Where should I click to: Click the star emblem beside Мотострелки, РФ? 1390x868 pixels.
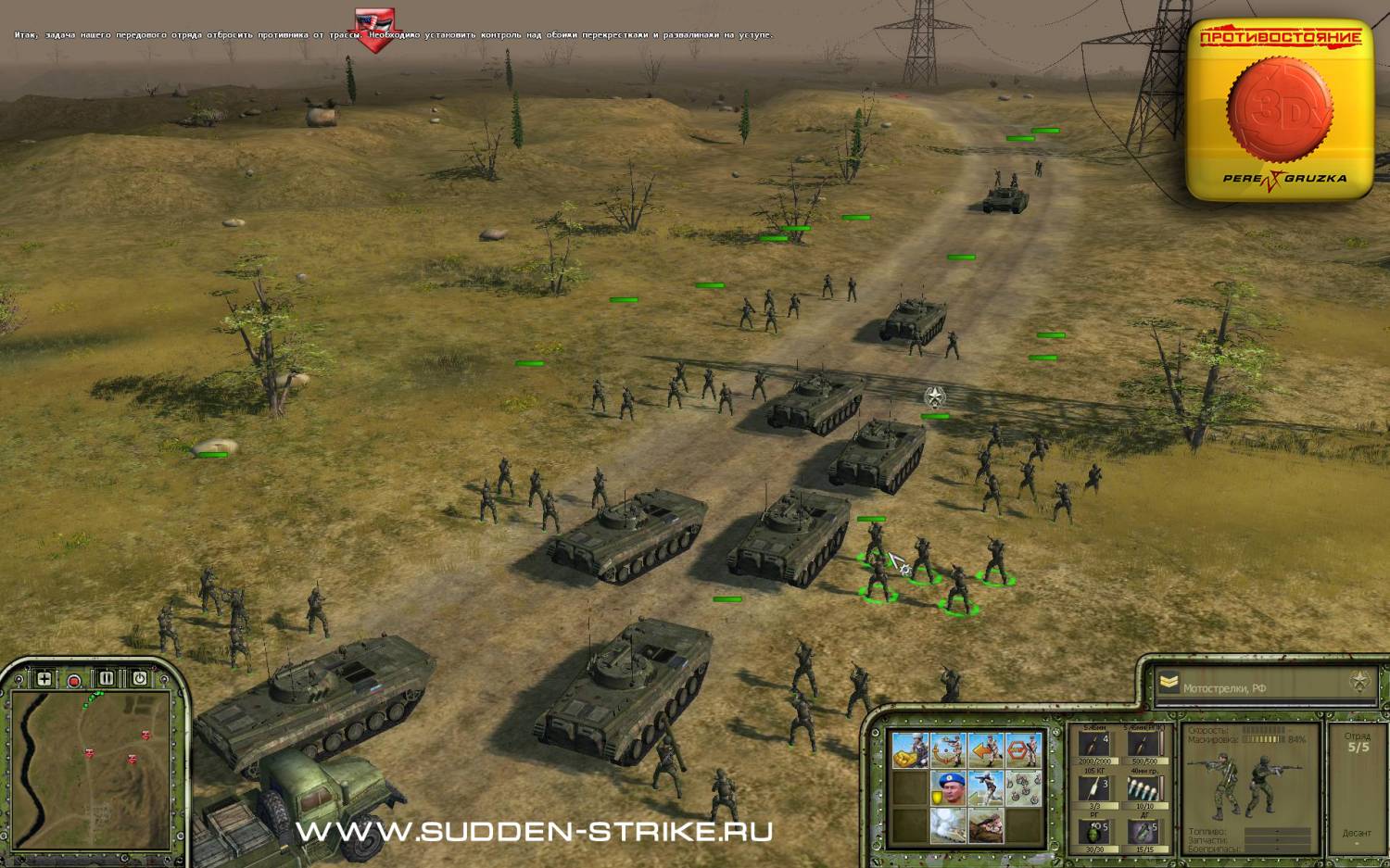pos(1358,683)
